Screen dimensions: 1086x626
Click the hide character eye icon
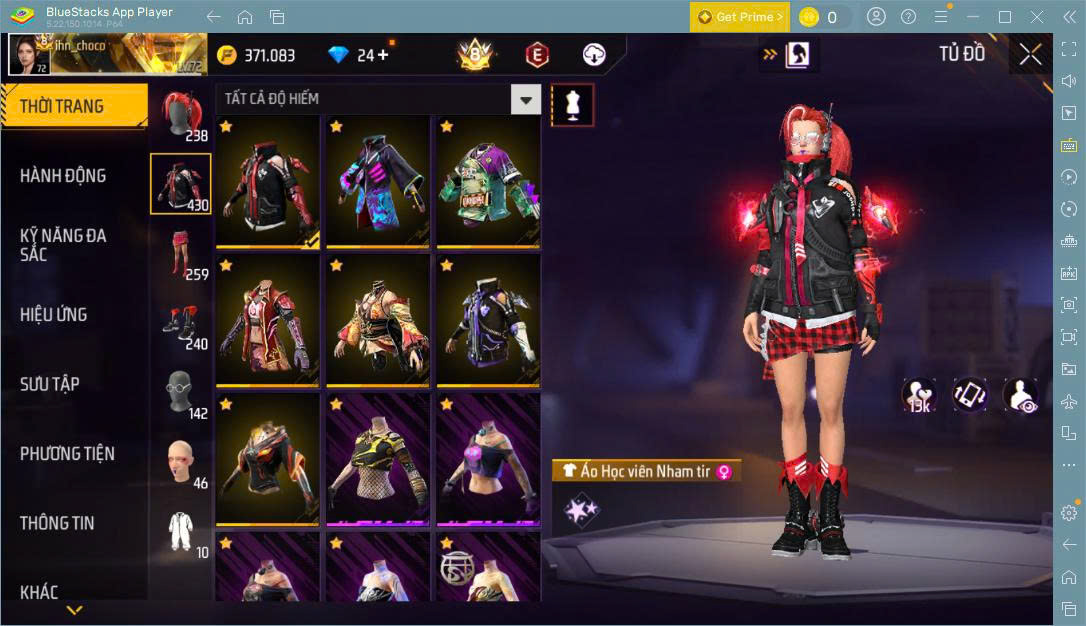[1020, 396]
